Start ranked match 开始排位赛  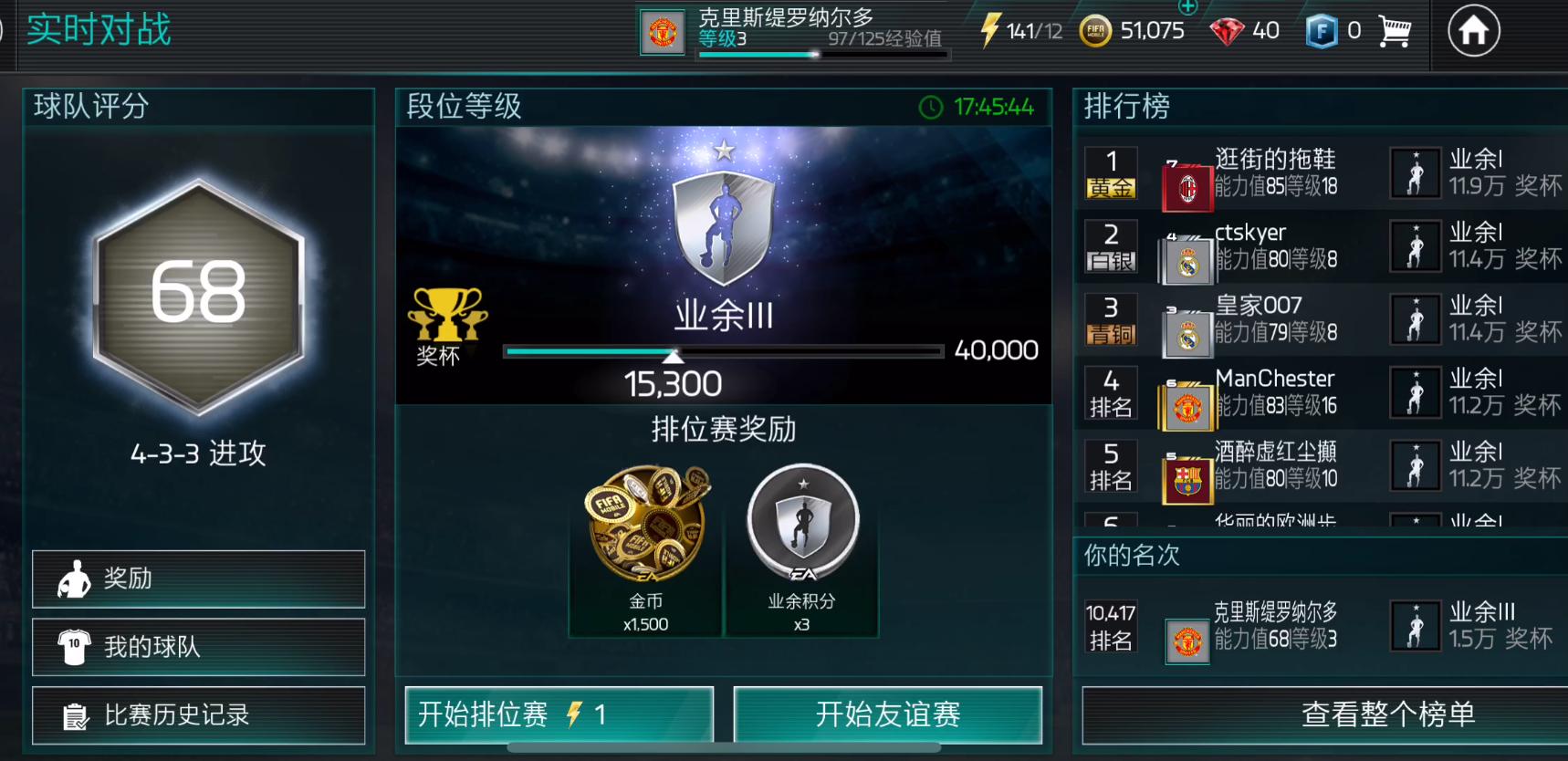click(x=559, y=716)
